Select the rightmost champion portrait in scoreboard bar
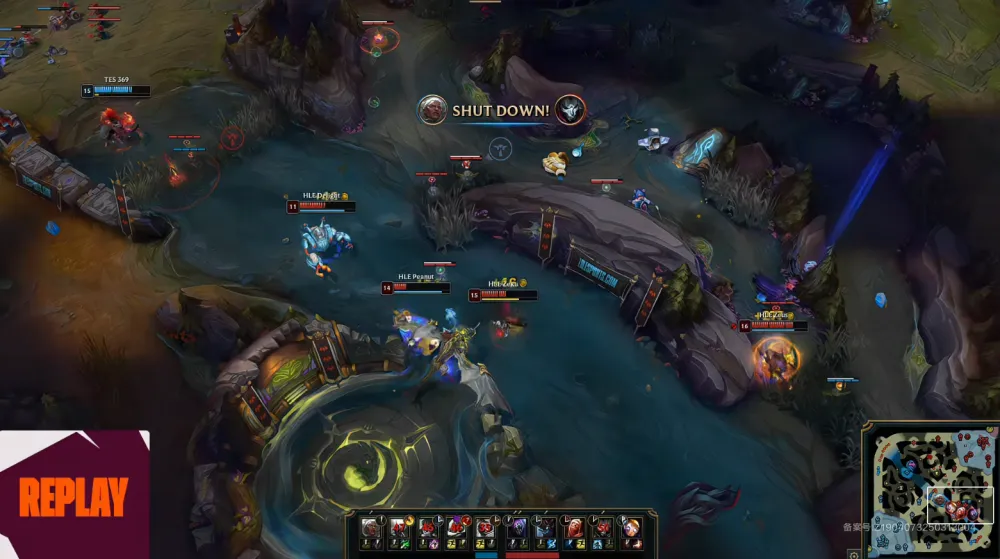 [633, 528]
